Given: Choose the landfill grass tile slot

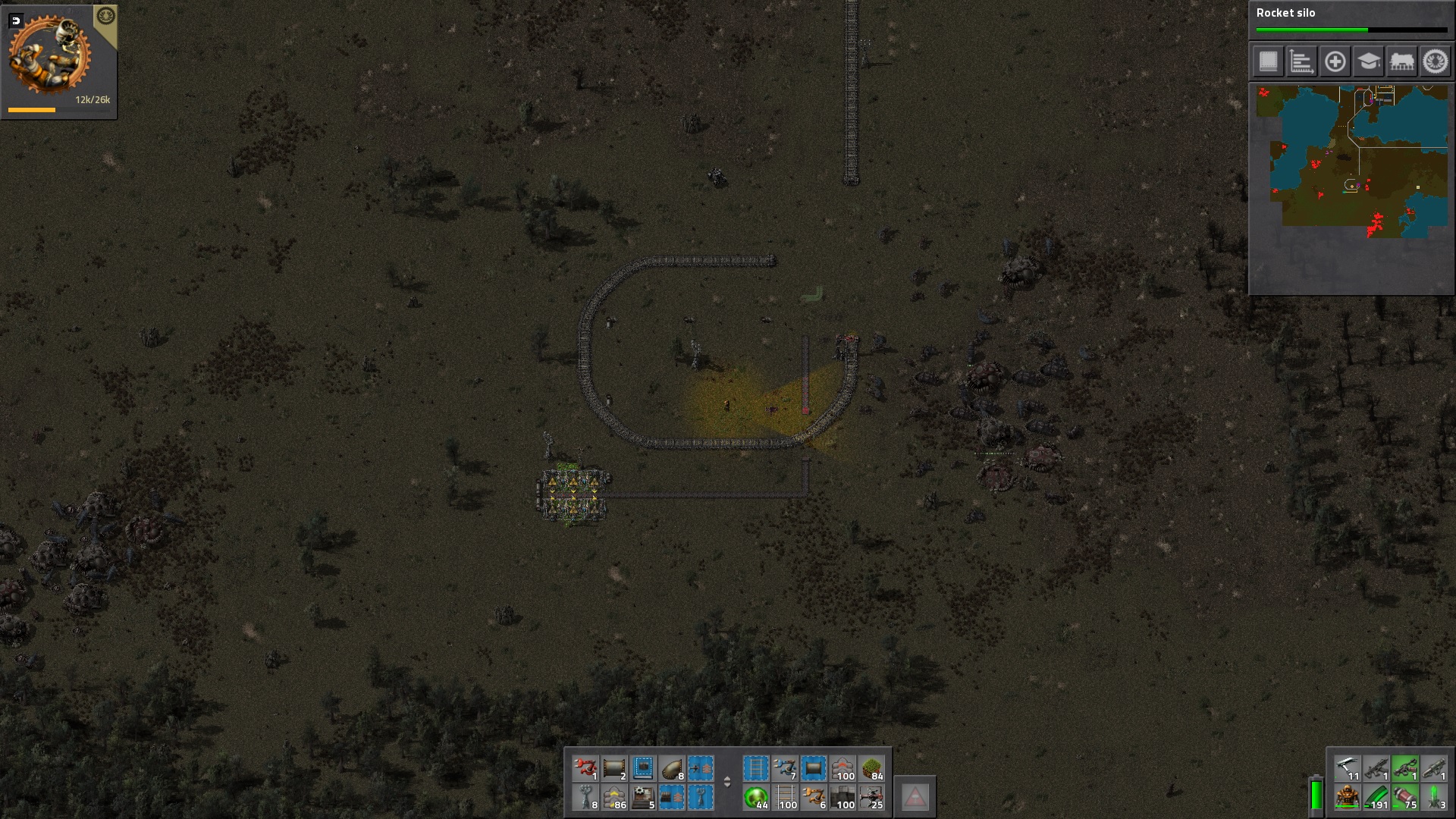Looking at the screenshot, I should 872,768.
